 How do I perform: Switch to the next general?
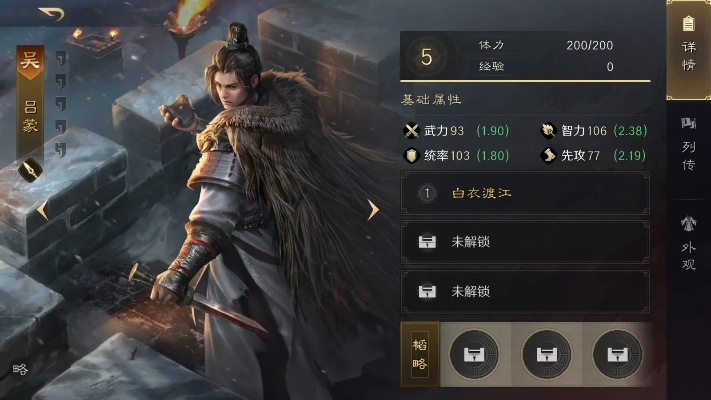point(373,210)
